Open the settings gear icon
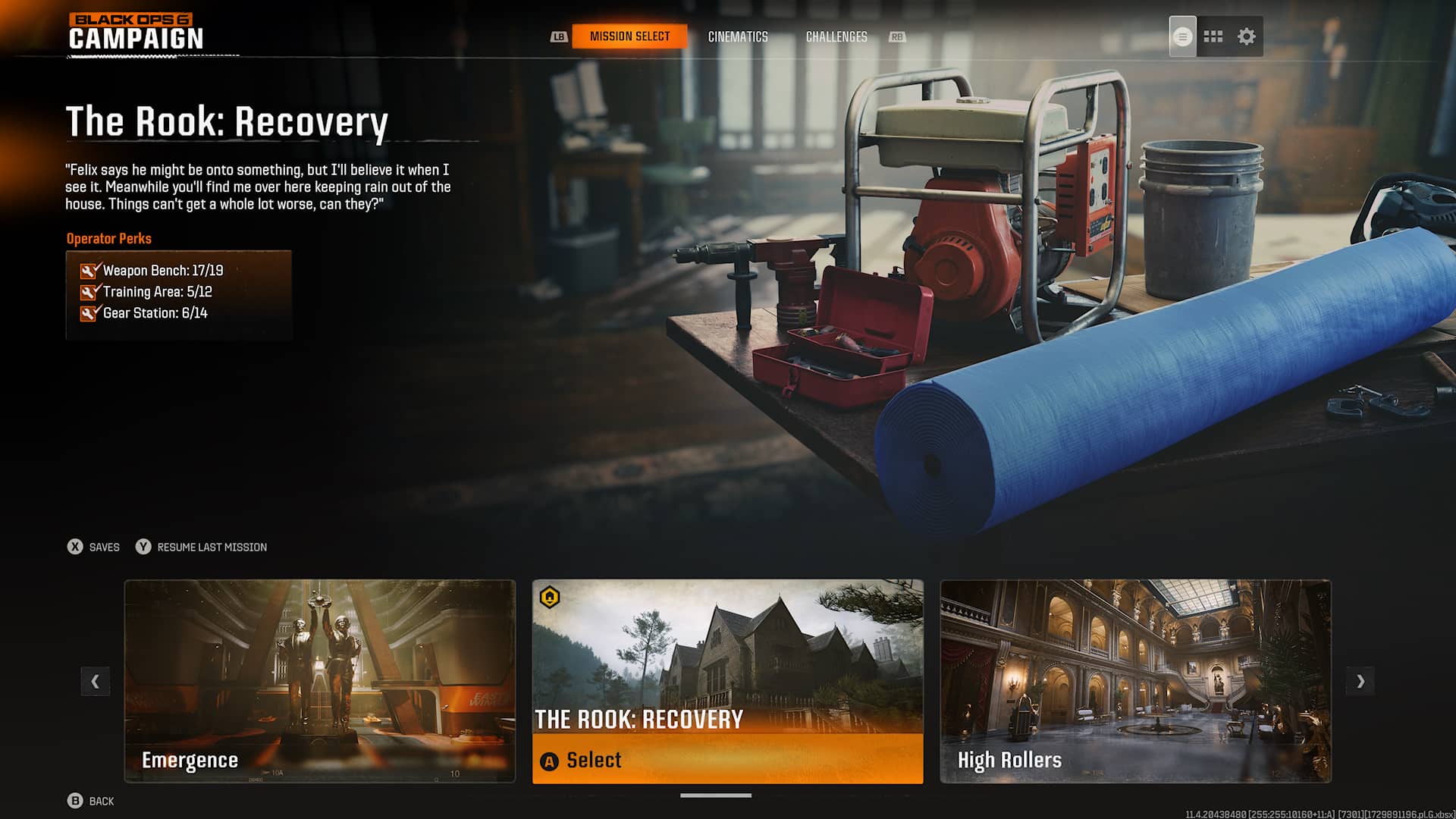The width and height of the screenshot is (1456, 819). (1247, 36)
